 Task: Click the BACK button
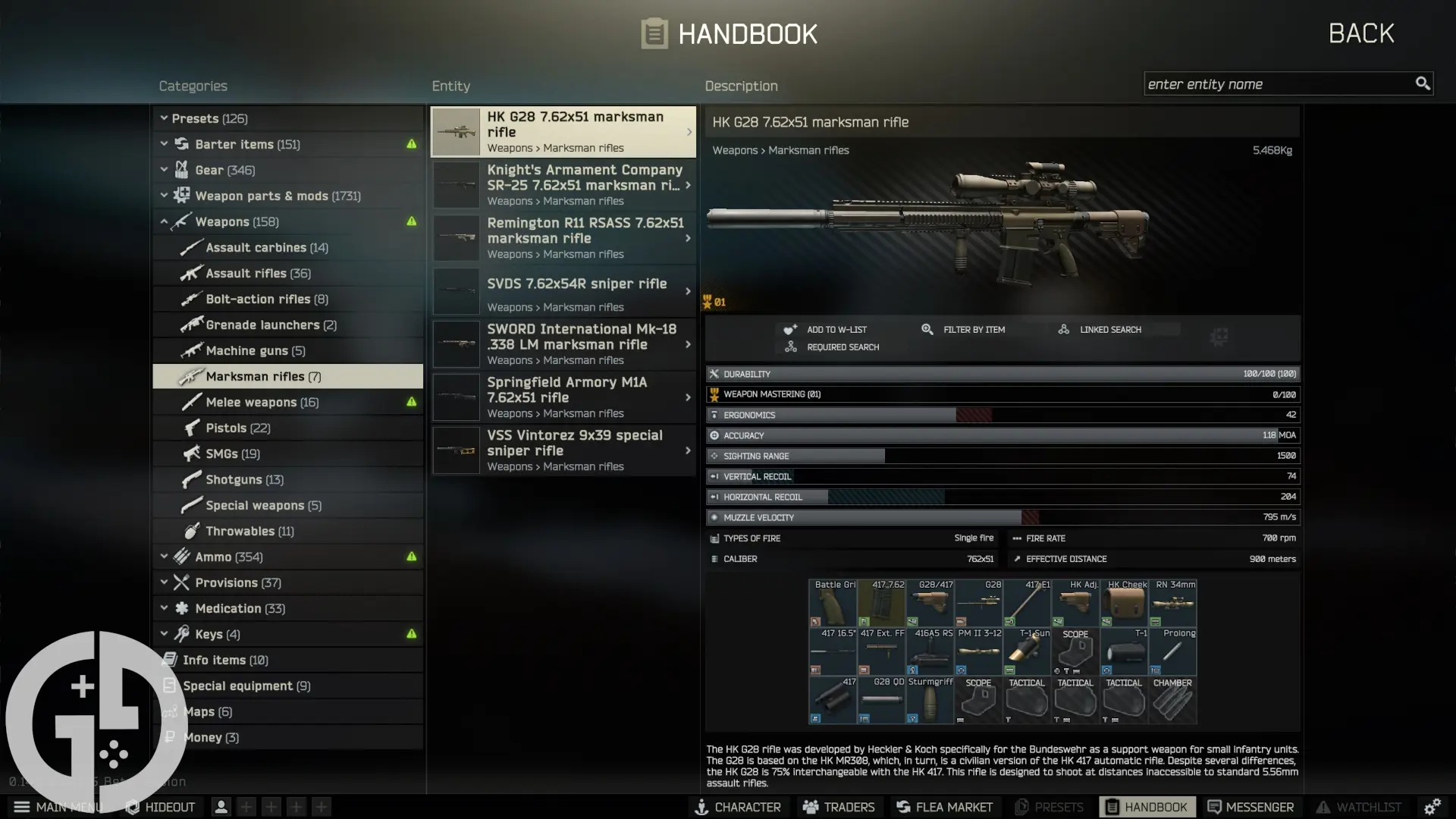(1360, 33)
